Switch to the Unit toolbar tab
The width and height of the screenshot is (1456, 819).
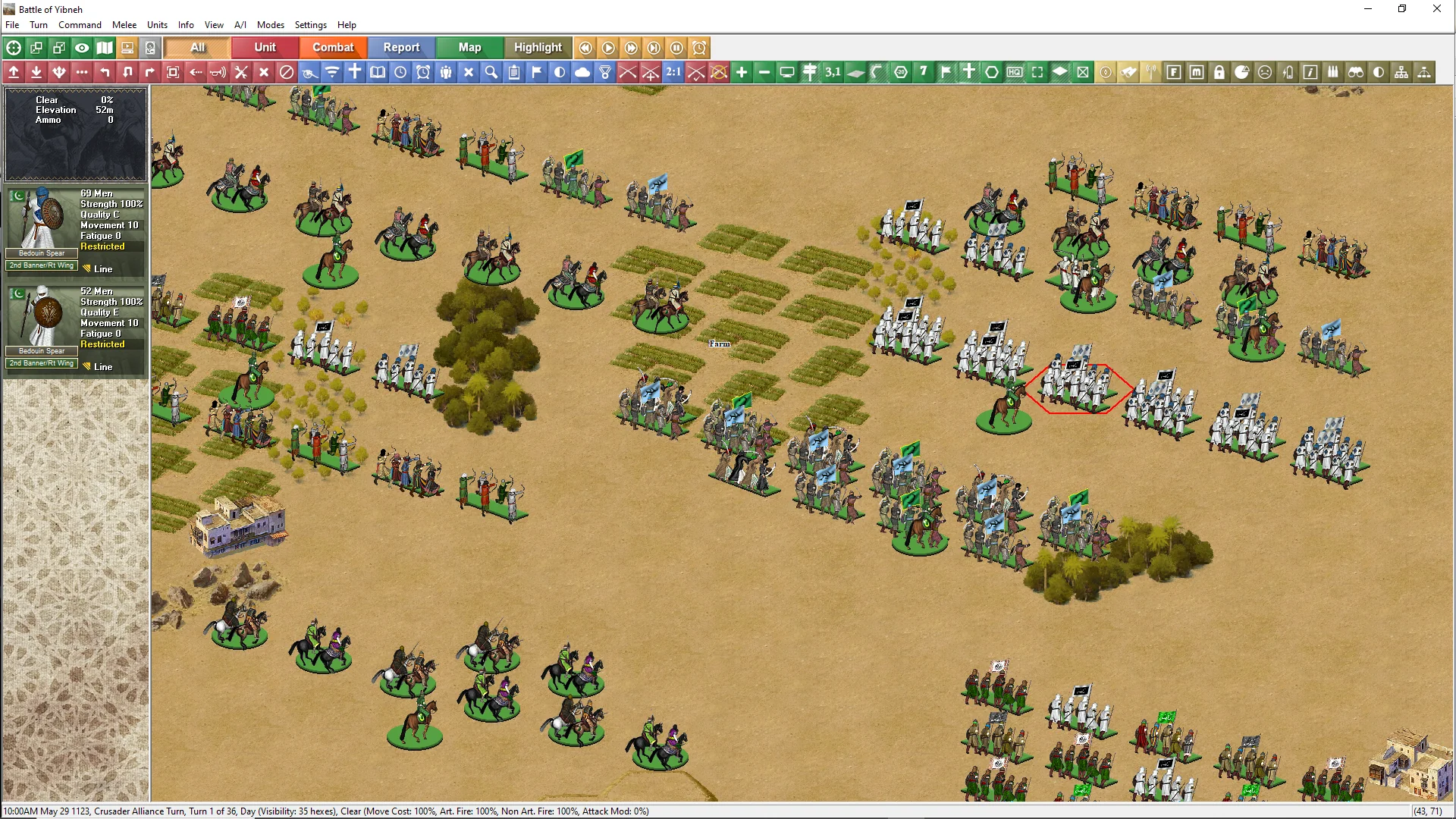(x=265, y=48)
